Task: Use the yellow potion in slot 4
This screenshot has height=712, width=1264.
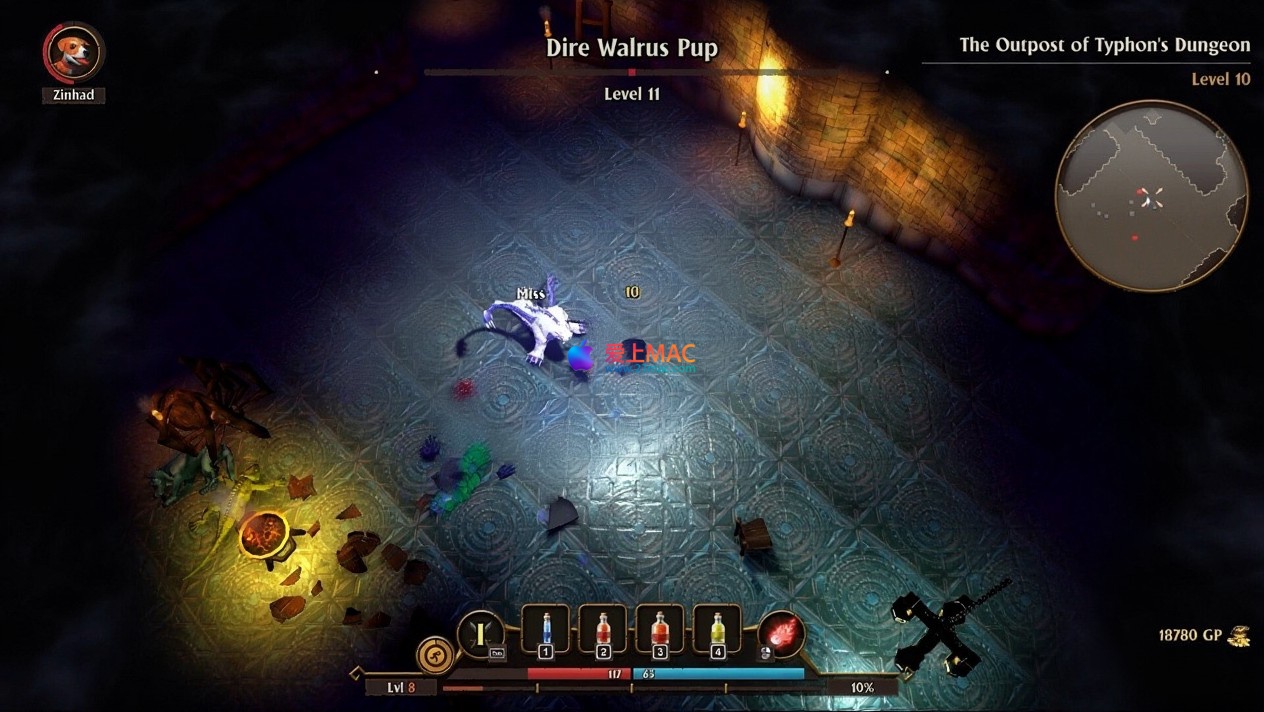Action: coord(717,629)
